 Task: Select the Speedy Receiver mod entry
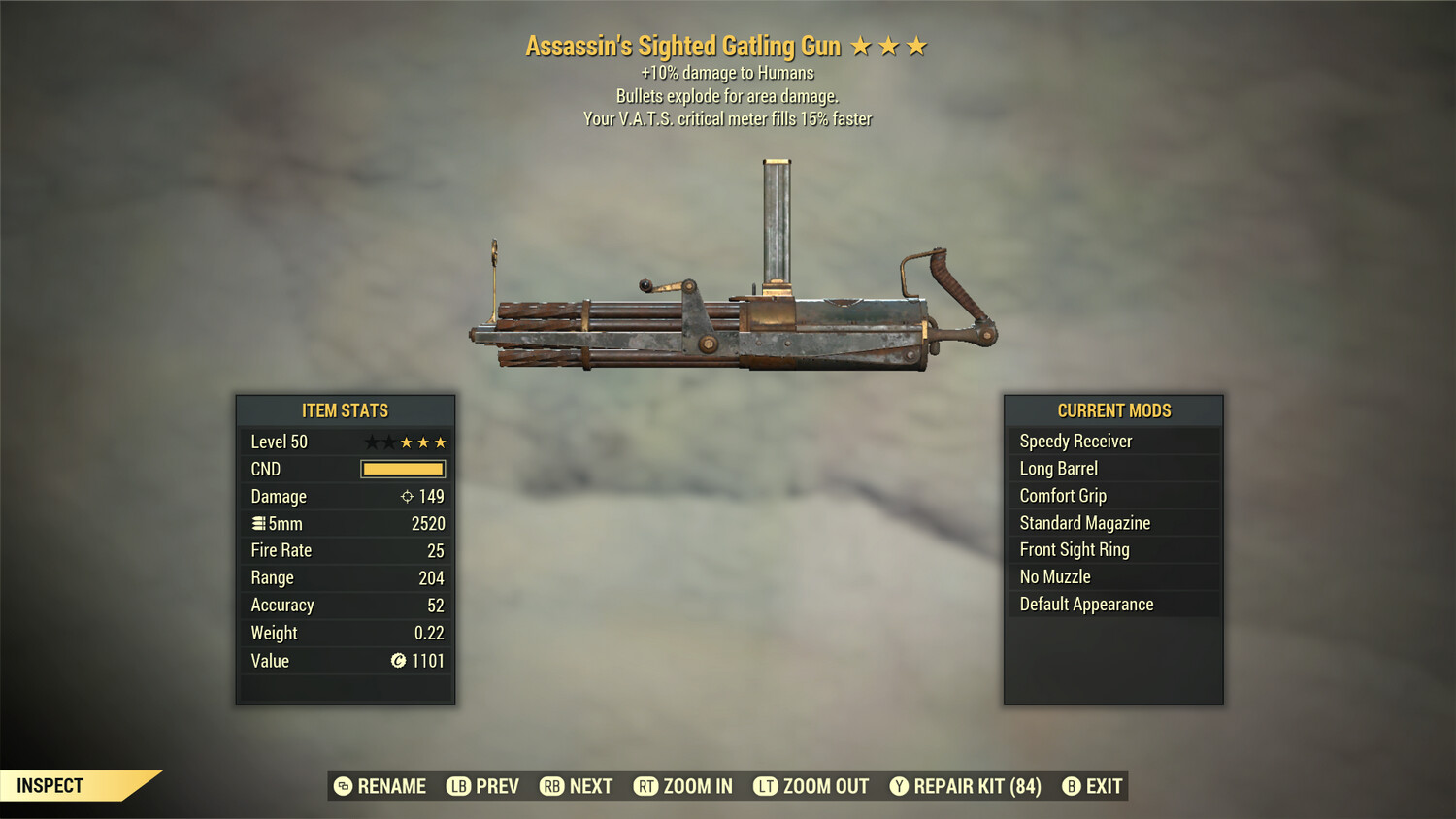click(x=1075, y=441)
